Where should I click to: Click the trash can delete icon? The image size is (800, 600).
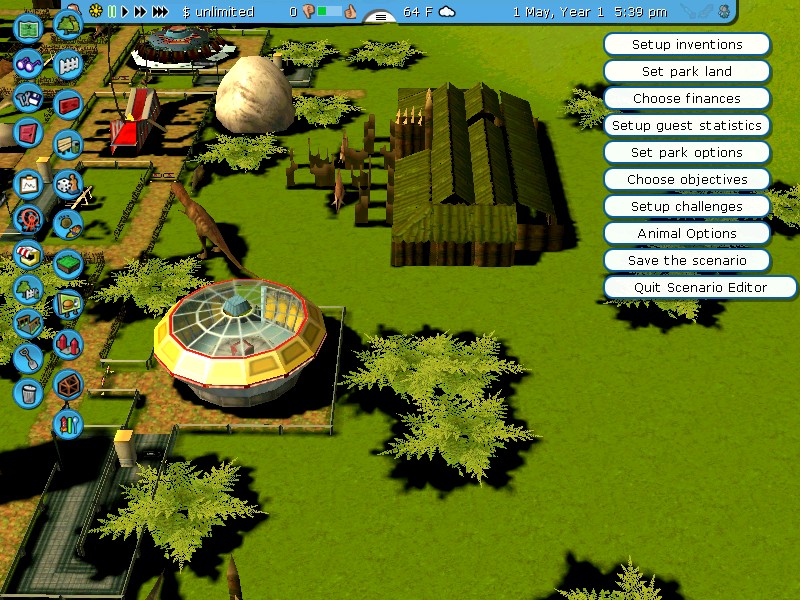pyautogui.click(x=28, y=391)
